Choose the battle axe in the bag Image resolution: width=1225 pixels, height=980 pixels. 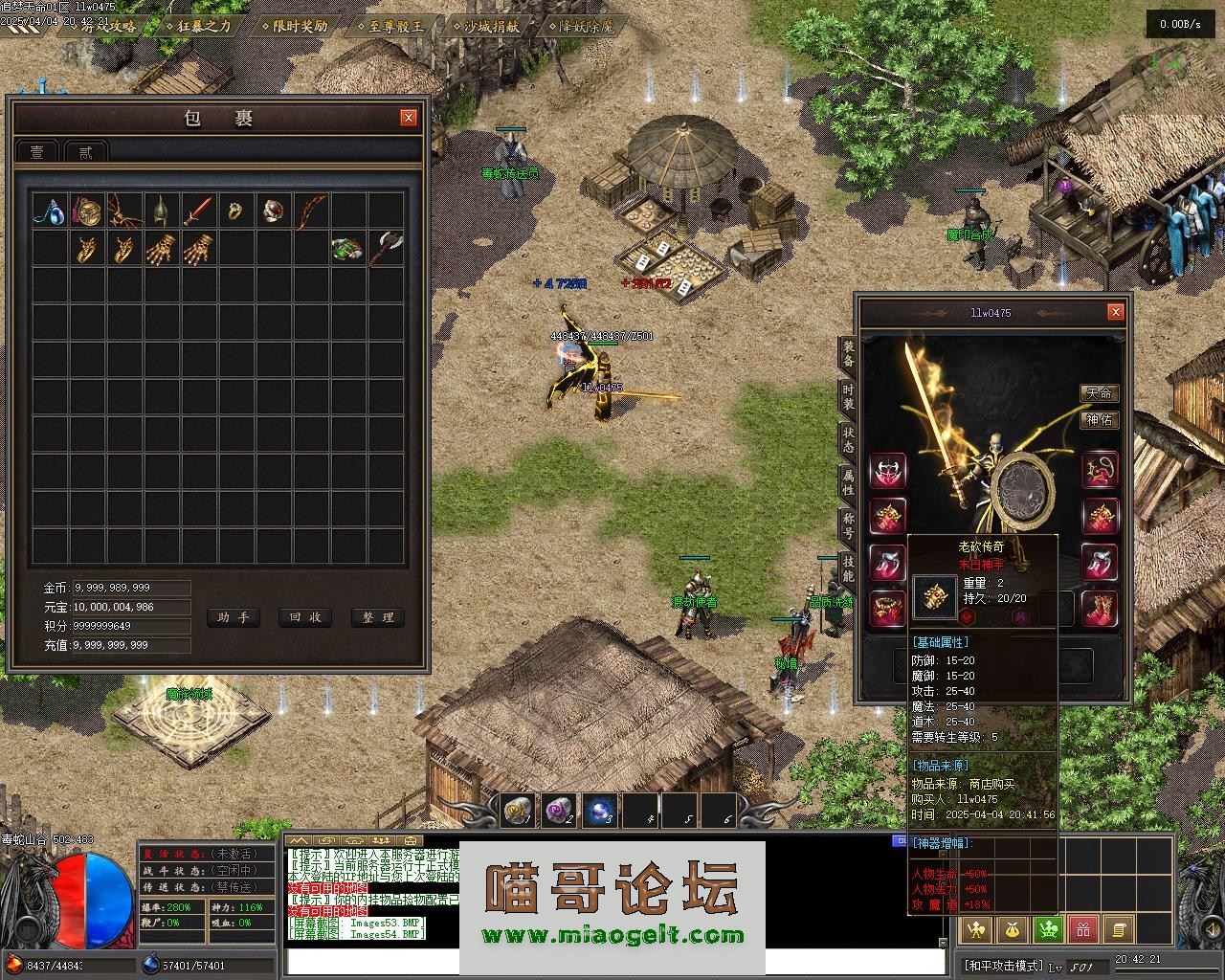click(x=385, y=248)
